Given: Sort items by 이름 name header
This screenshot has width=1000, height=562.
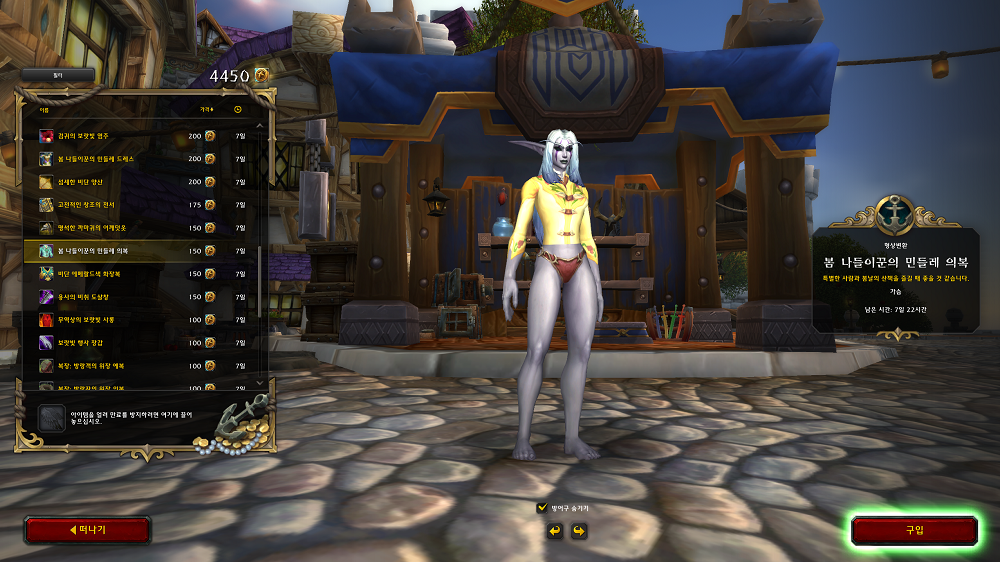Looking at the screenshot, I should 45,109.
